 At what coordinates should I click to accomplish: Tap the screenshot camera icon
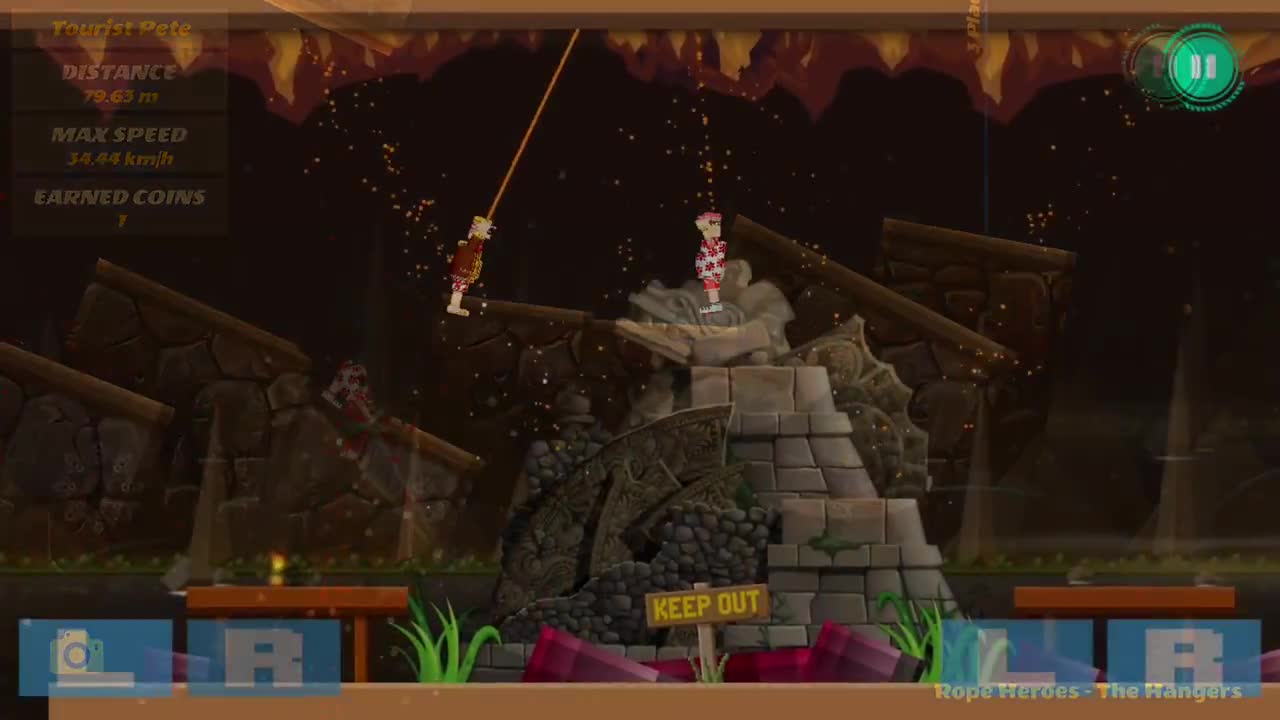tap(75, 653)
